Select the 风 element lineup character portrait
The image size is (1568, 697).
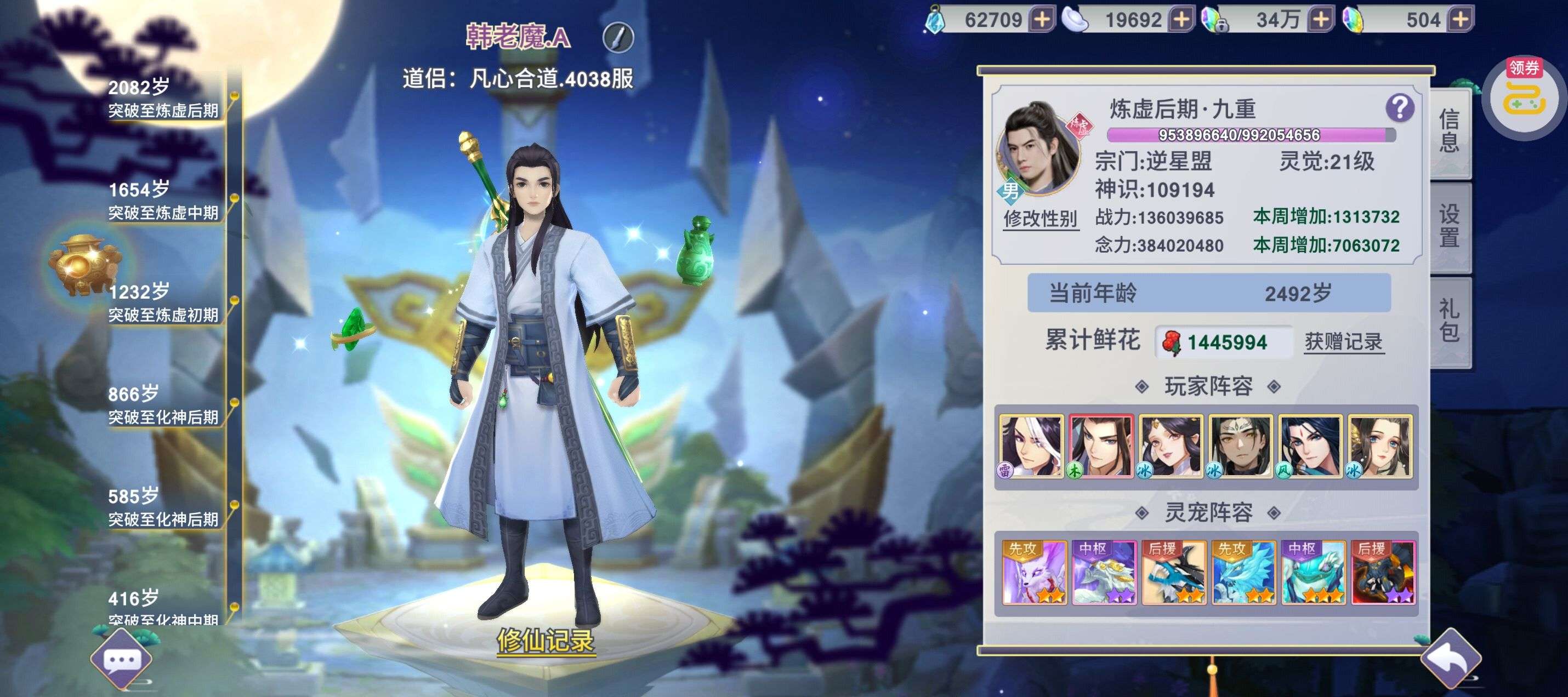point(1310,446)
